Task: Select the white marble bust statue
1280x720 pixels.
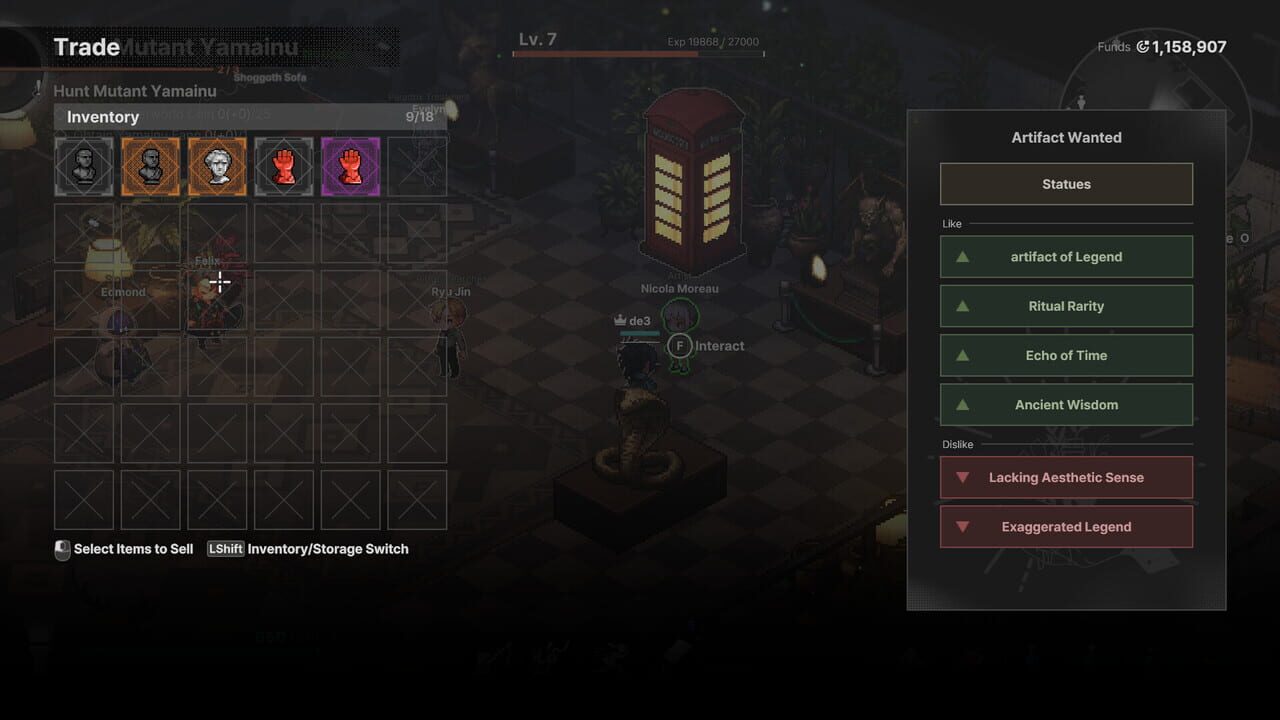Action: pyautogui.click(x=217, y=166)
